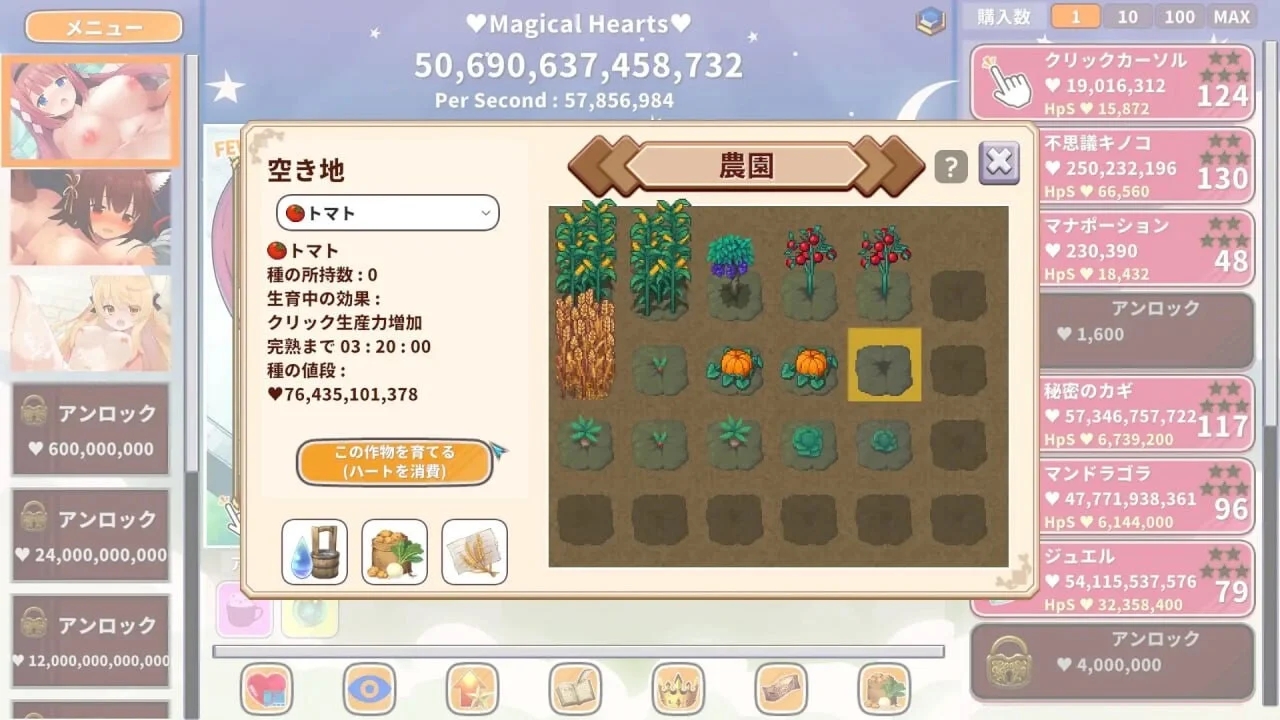
Task: Open the book journal icon in bottom bar
Action: [575, 690]
